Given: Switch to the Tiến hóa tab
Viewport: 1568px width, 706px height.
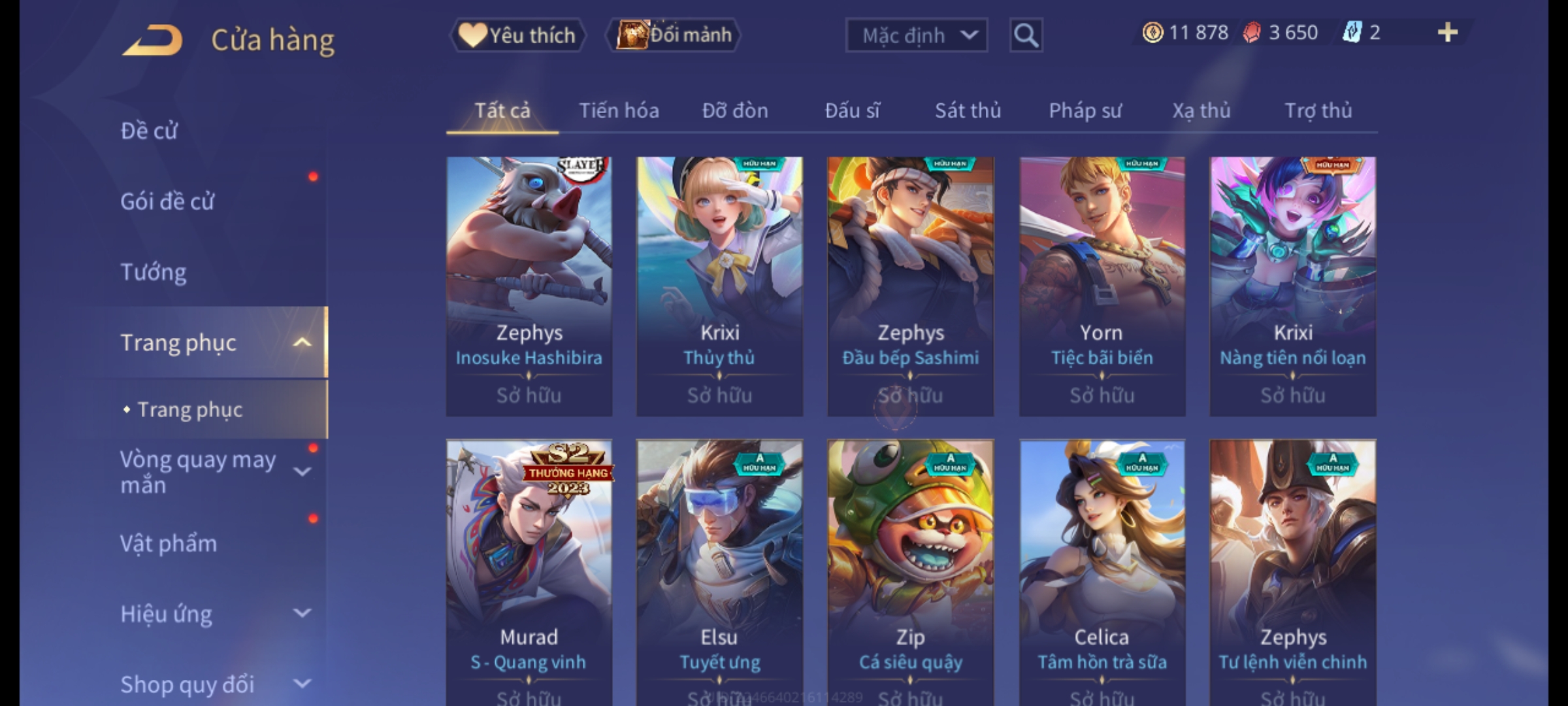Looking at the screenshot, I should pos(619,110).
